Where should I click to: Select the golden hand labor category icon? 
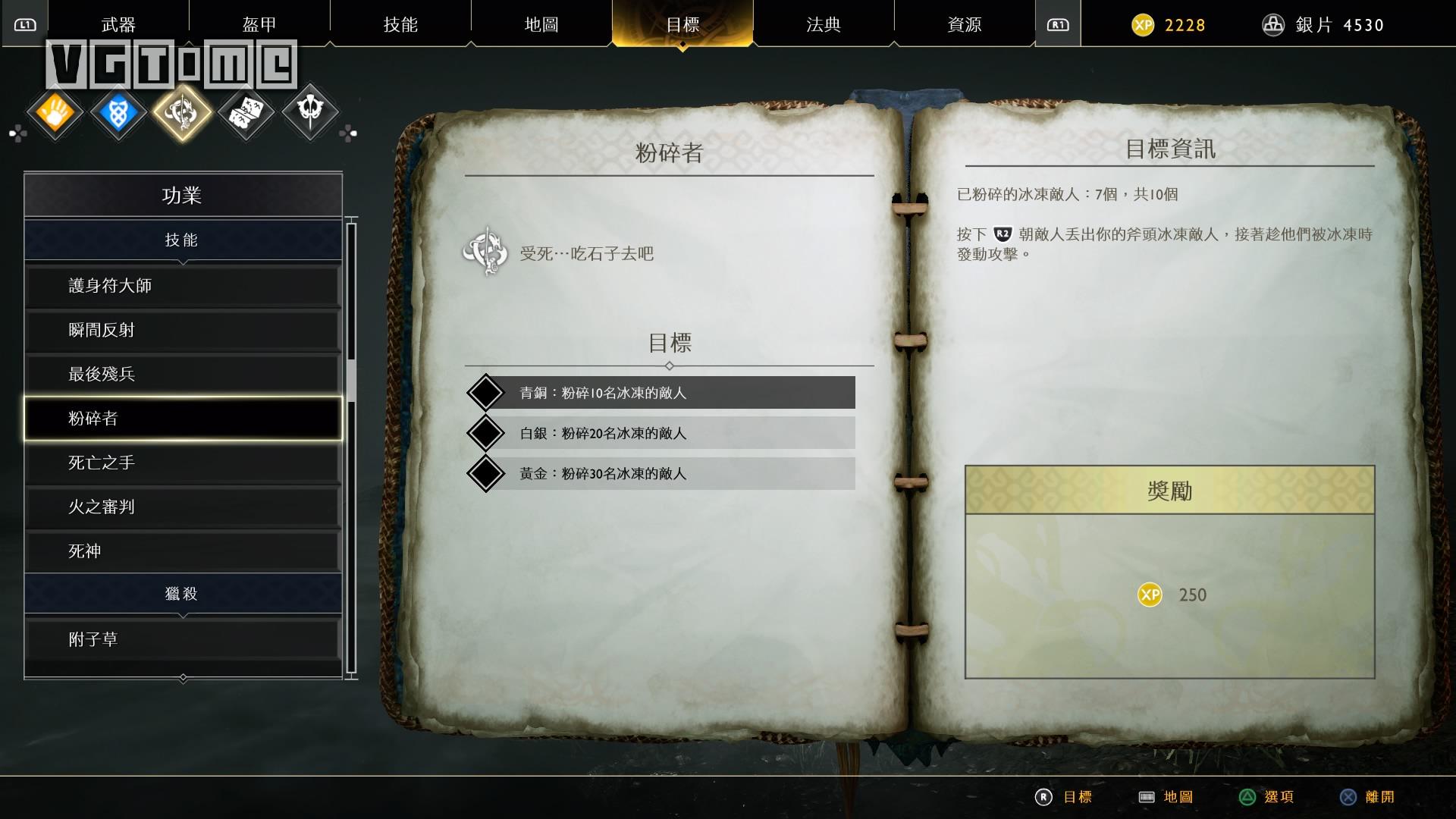point(55,111)
